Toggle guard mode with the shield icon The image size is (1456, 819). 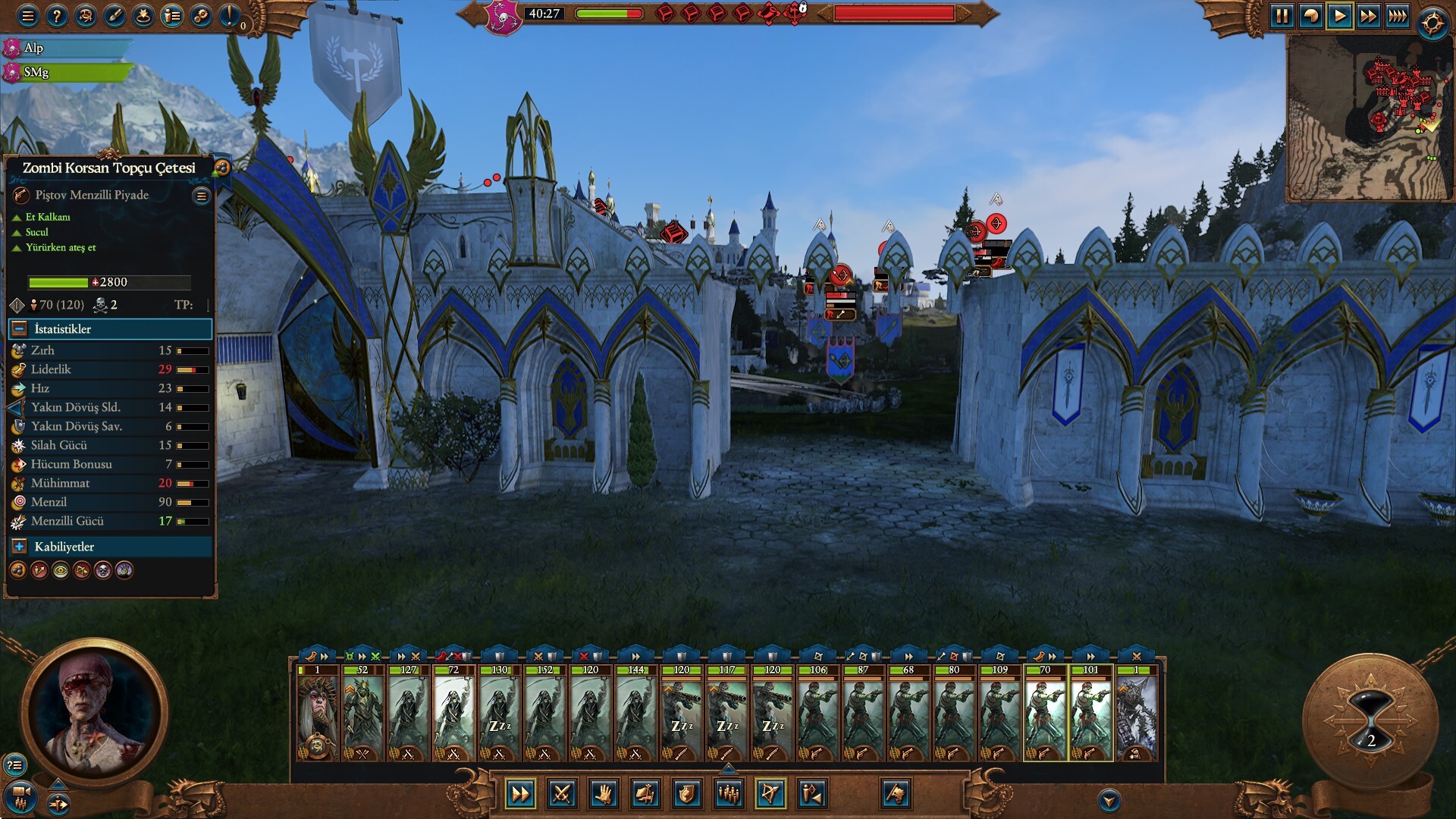tap(686, 795)
